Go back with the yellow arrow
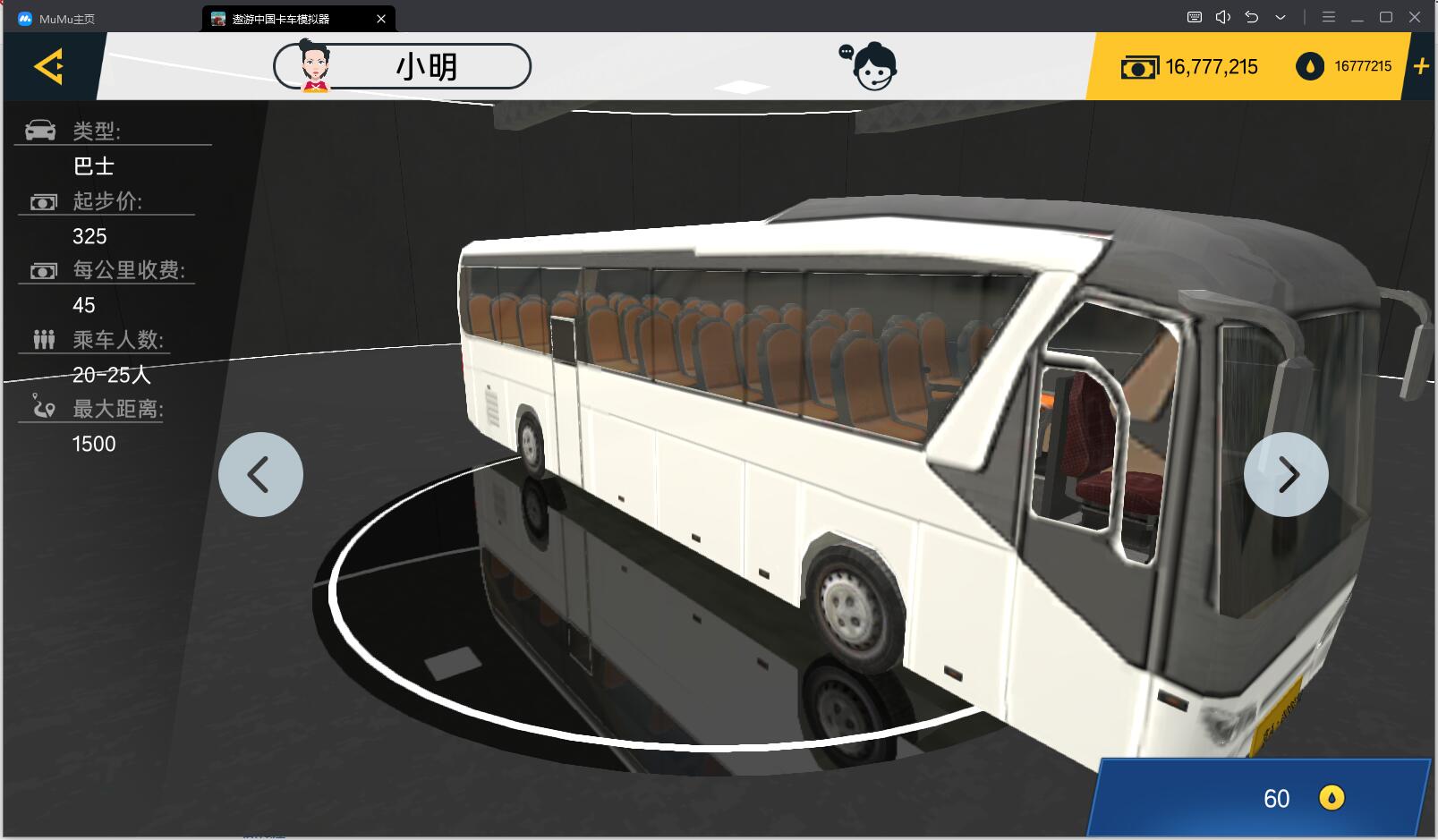Screen dimensions: 1438x840 click(49, 67)
